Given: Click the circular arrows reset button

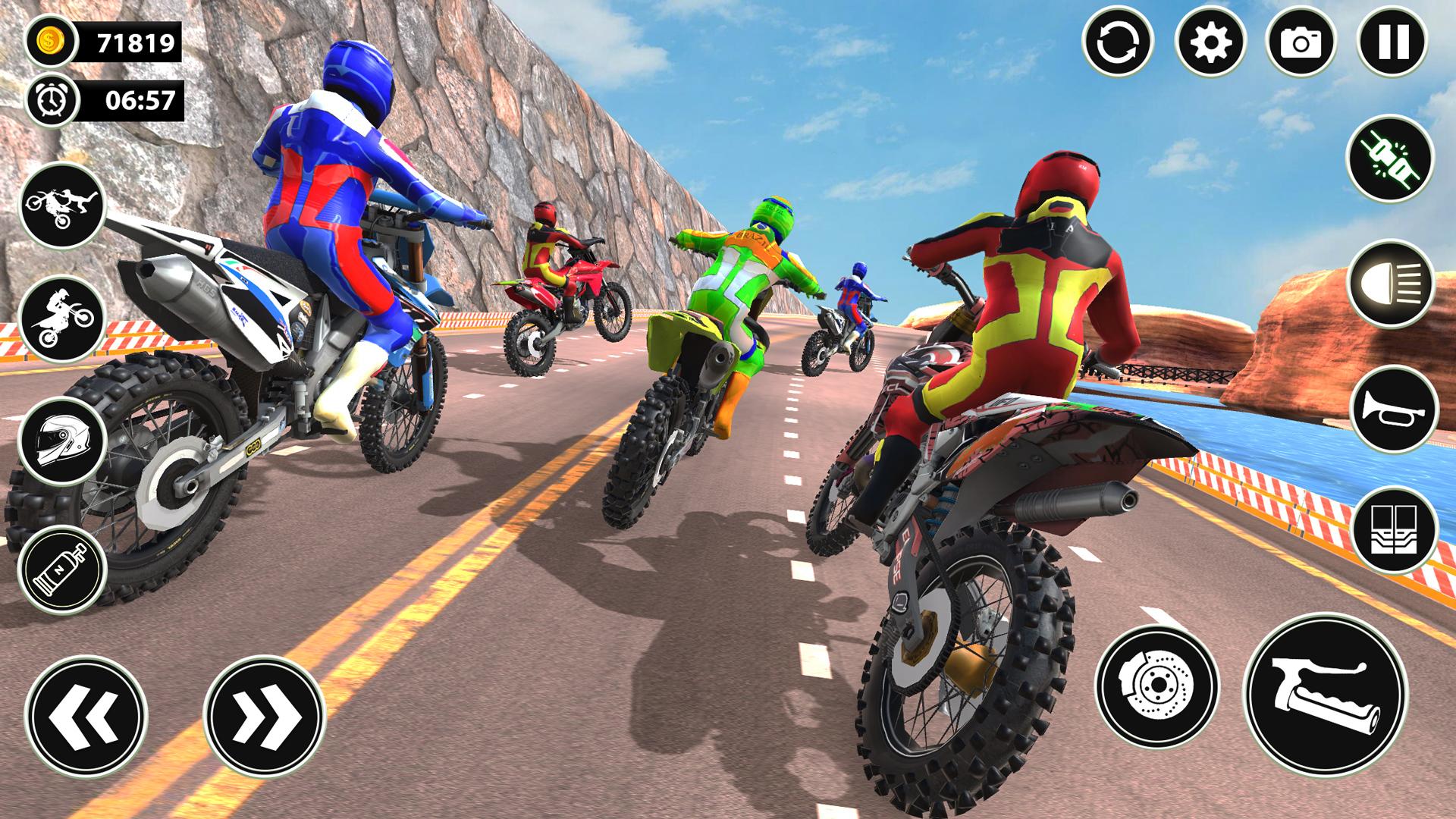Looking at the screenshot, I should click(1118, 42).
